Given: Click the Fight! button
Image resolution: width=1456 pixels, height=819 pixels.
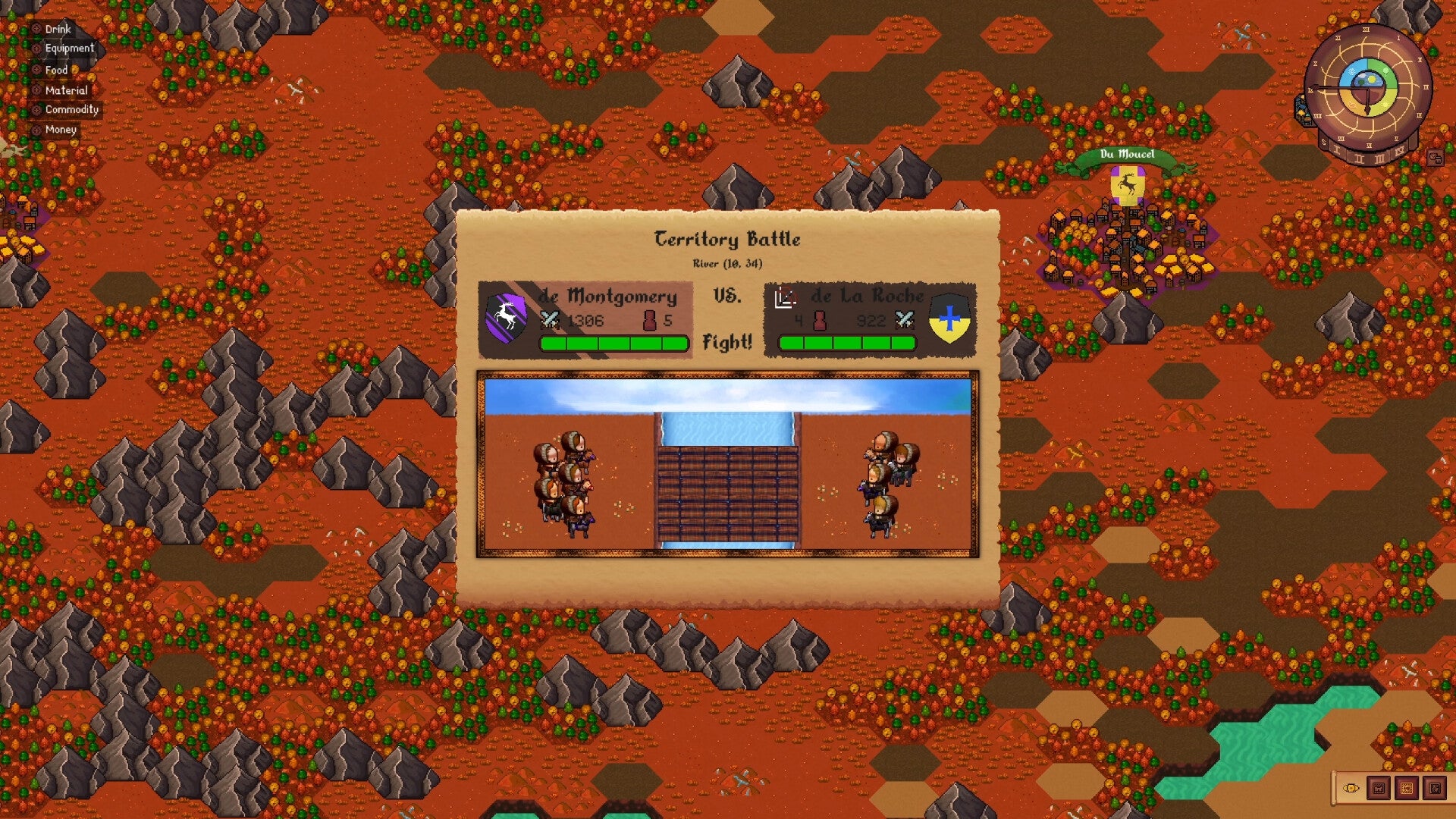Looking at the screenshot, I should coord(729,342).
